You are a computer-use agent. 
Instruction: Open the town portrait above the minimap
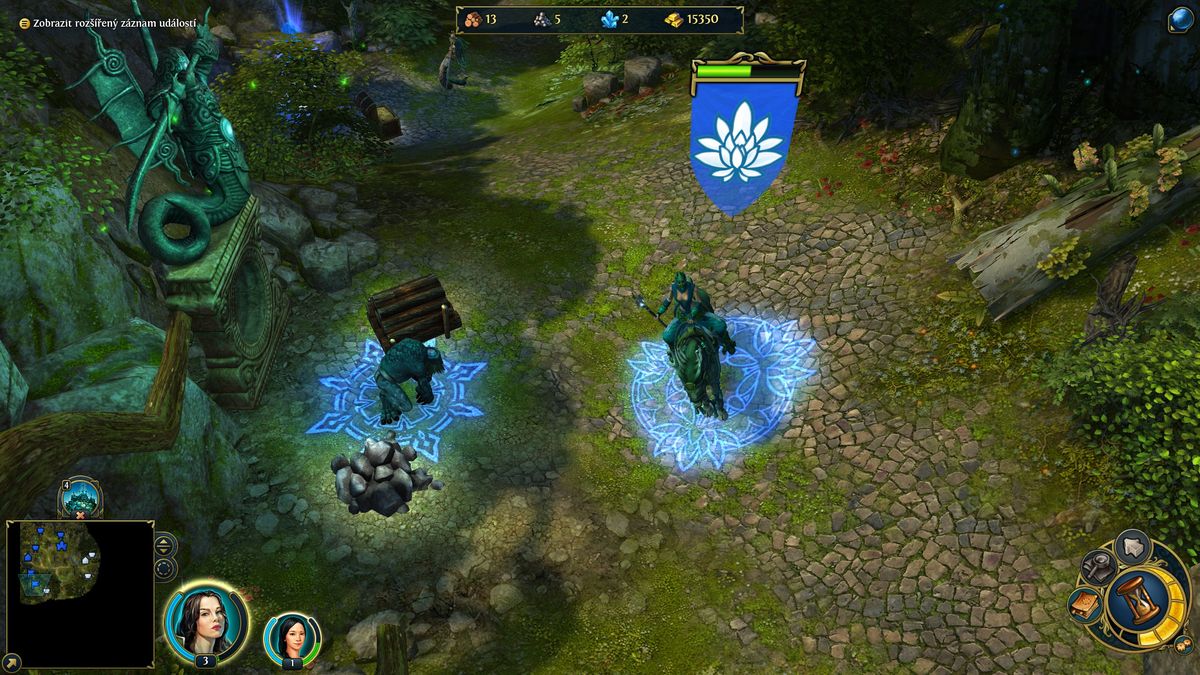(x=79, y=497)
